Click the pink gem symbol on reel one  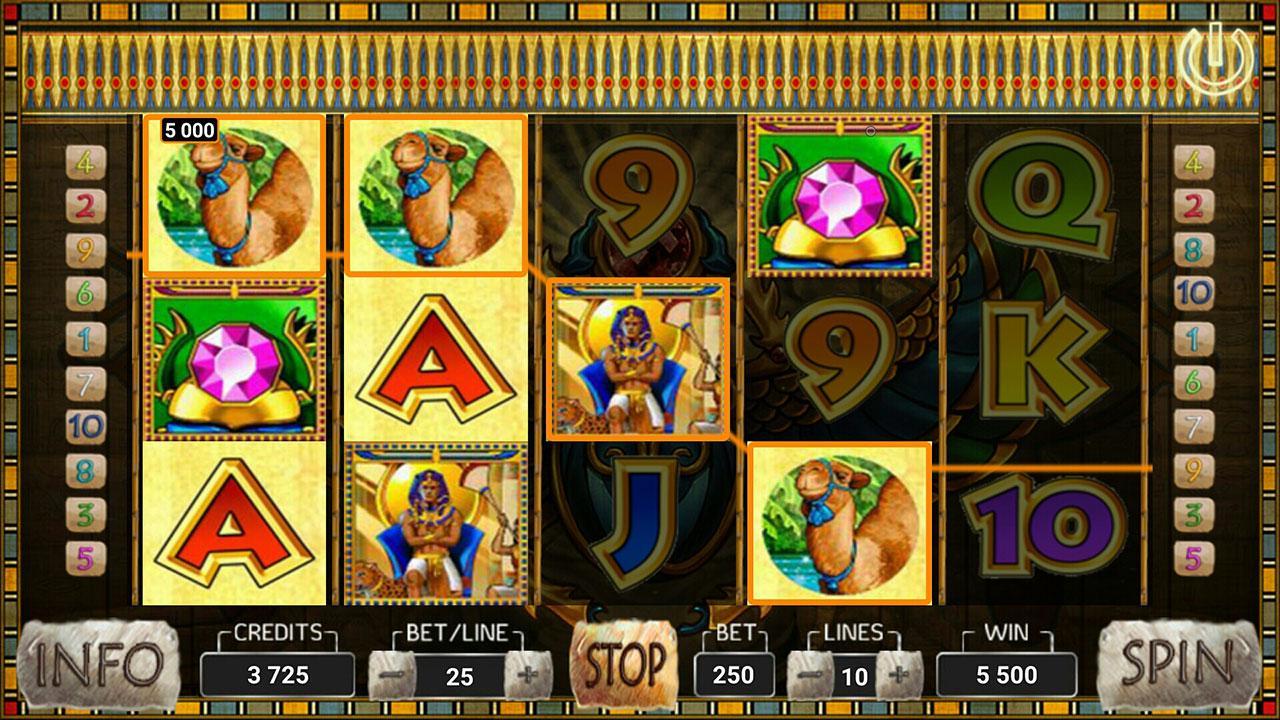(x=232, y=360)
